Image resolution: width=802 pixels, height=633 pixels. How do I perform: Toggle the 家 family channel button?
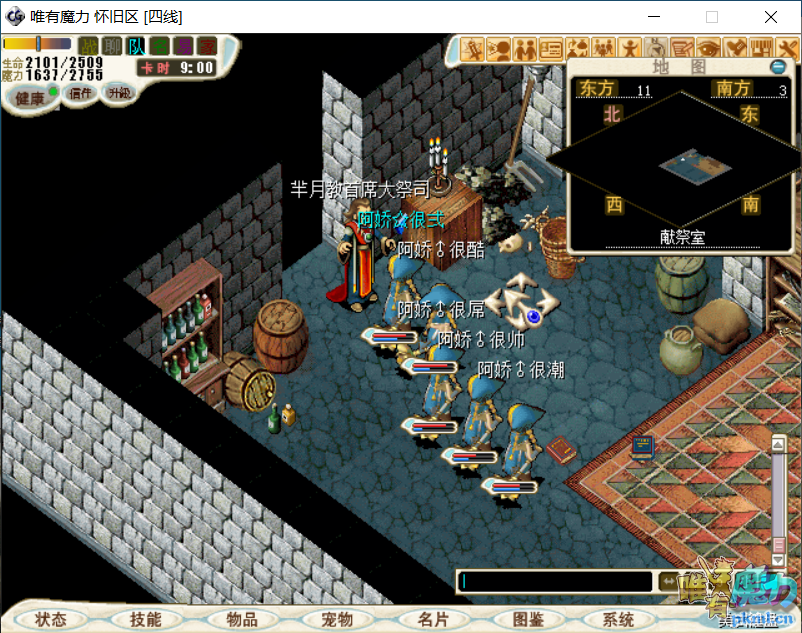(207, 46)
